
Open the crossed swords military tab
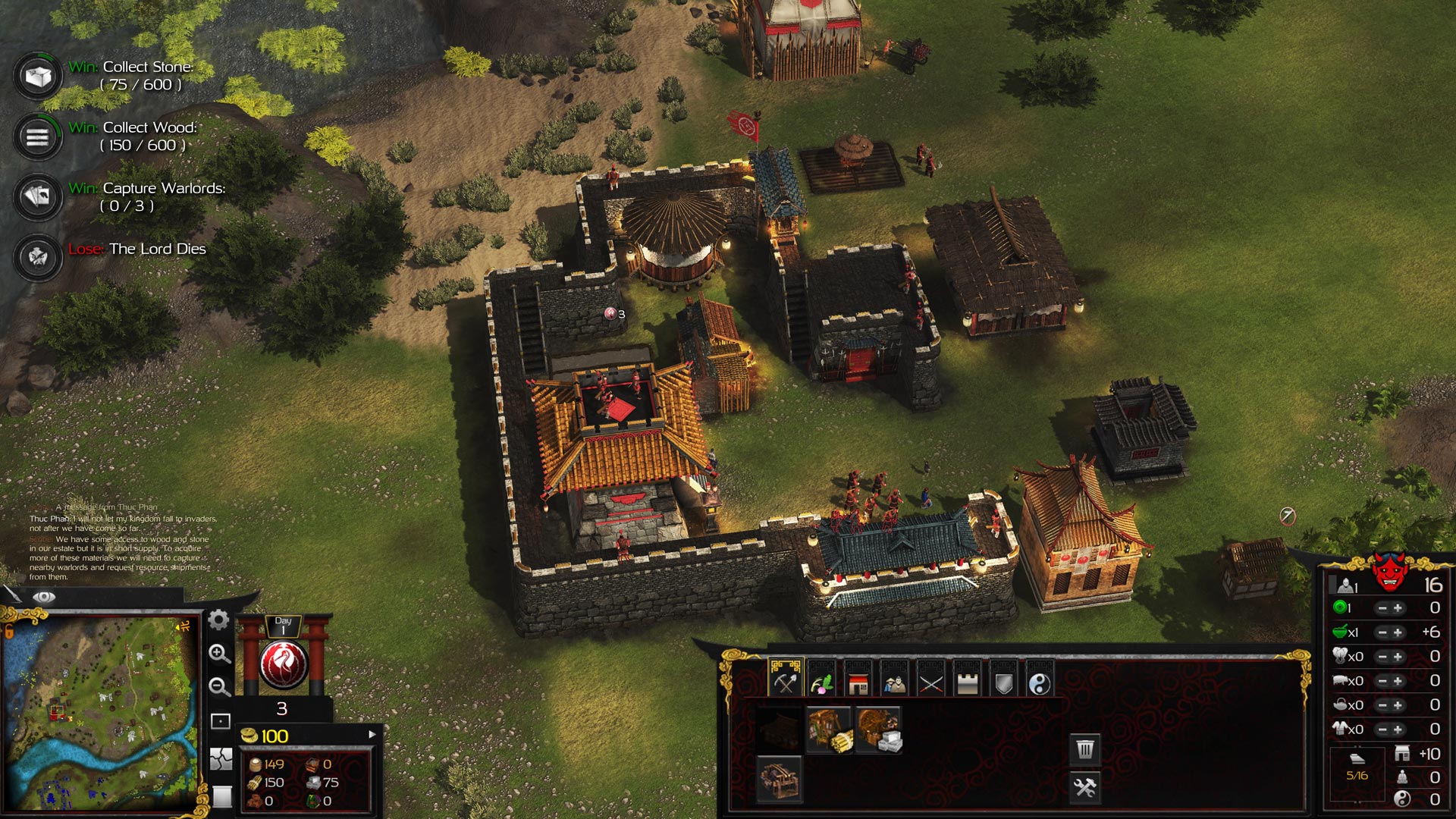click(930, 683)
